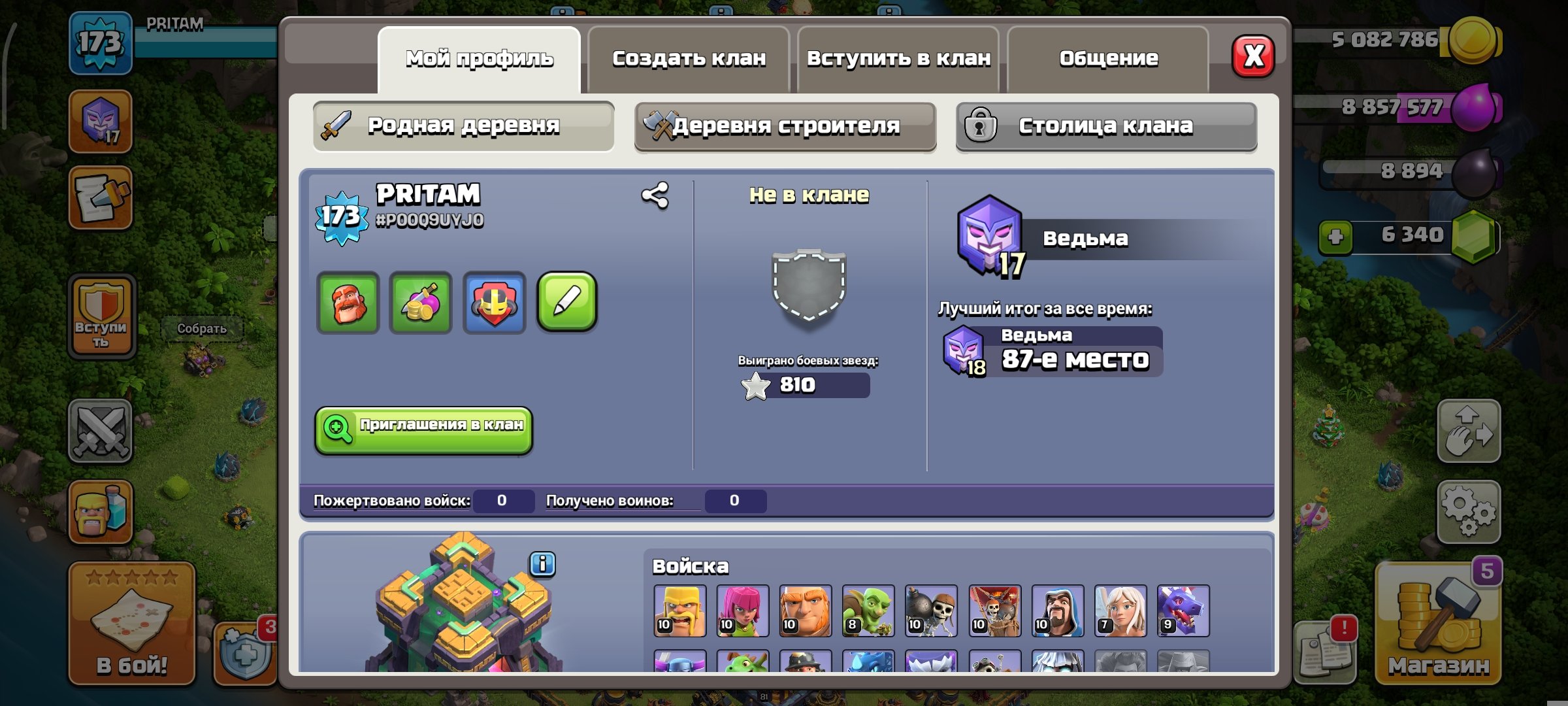1568x706 pixels.
Task: Open the war shield statistics icon
Action: pyautogui.click(x=493, y=302)
